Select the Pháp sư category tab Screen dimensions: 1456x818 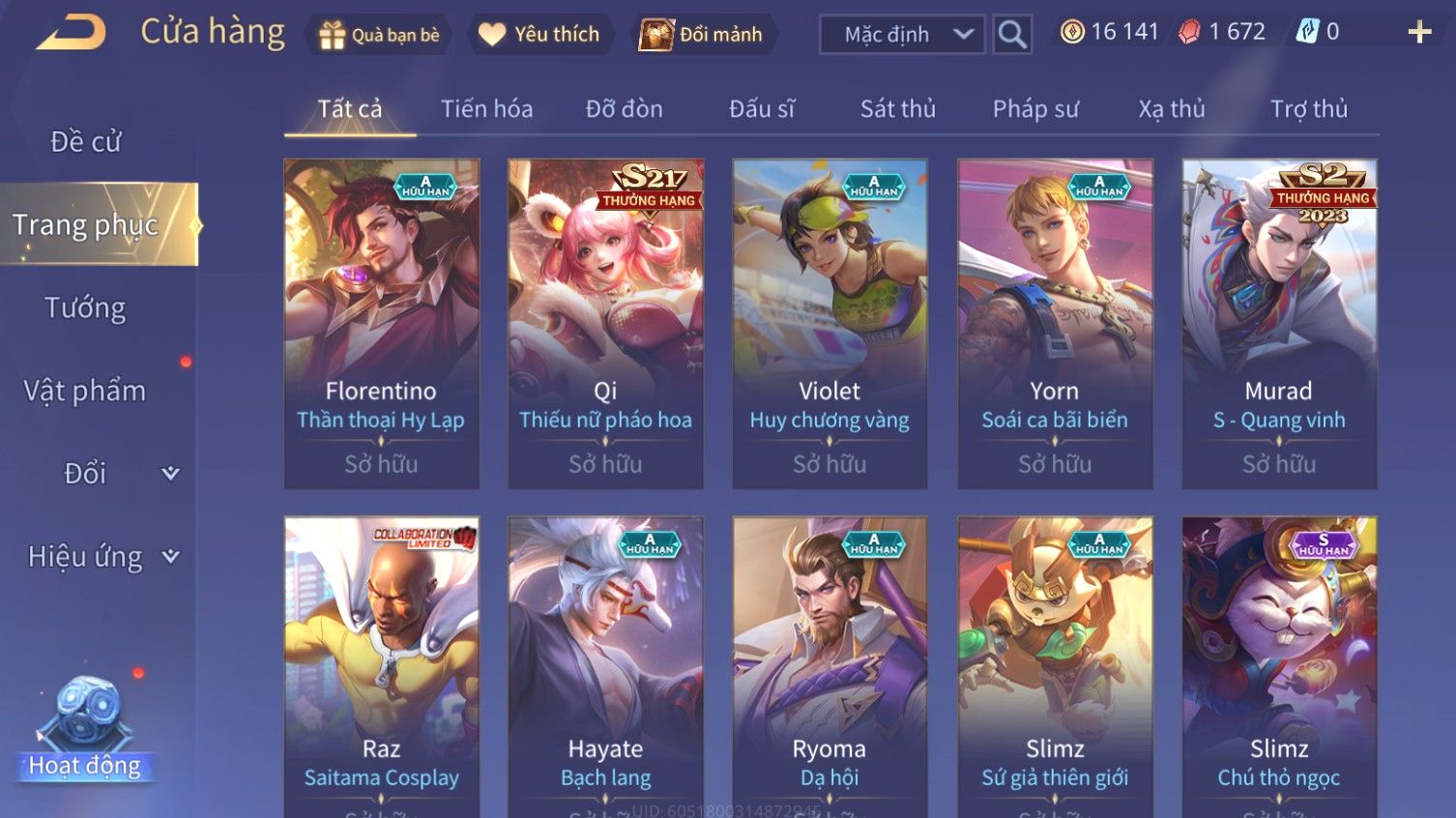click(1034, 109)
